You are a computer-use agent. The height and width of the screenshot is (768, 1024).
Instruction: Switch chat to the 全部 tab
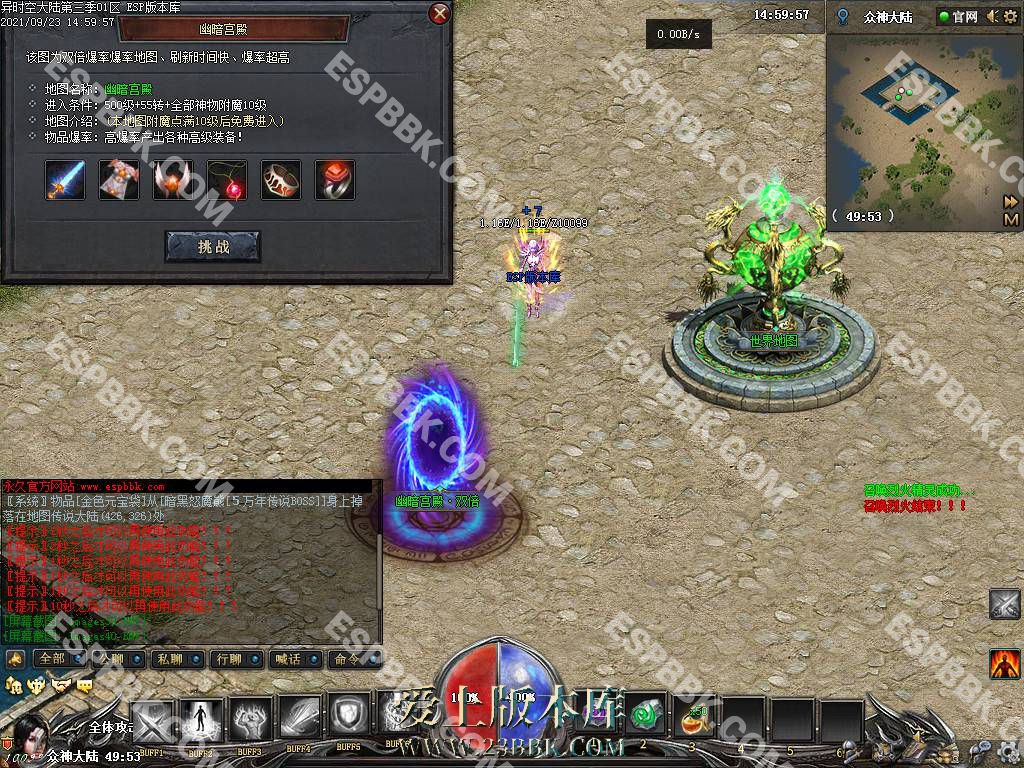(52, 659)
